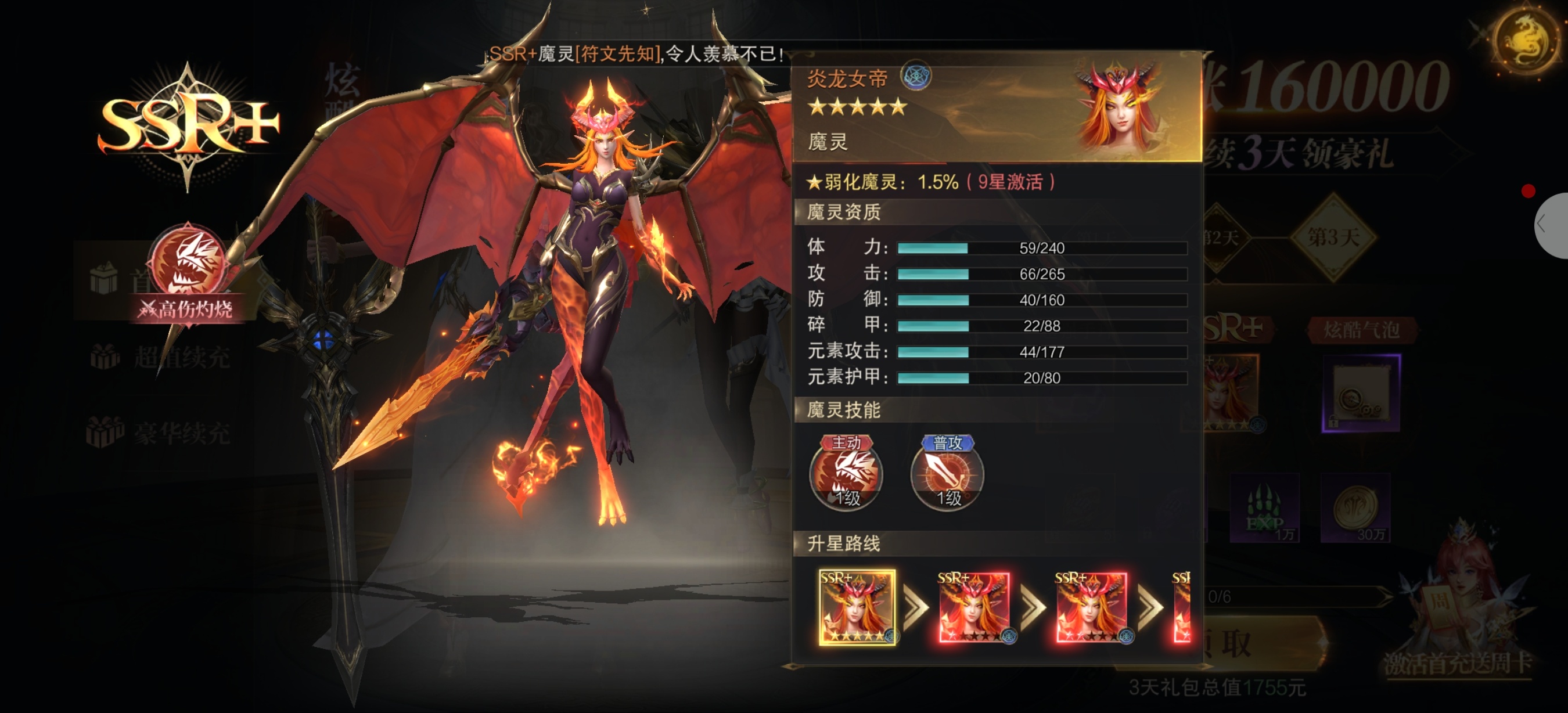This screenshot has height=713, width=1568.
Task: Switch to the 第3天 day tab
Action: 1333,237
